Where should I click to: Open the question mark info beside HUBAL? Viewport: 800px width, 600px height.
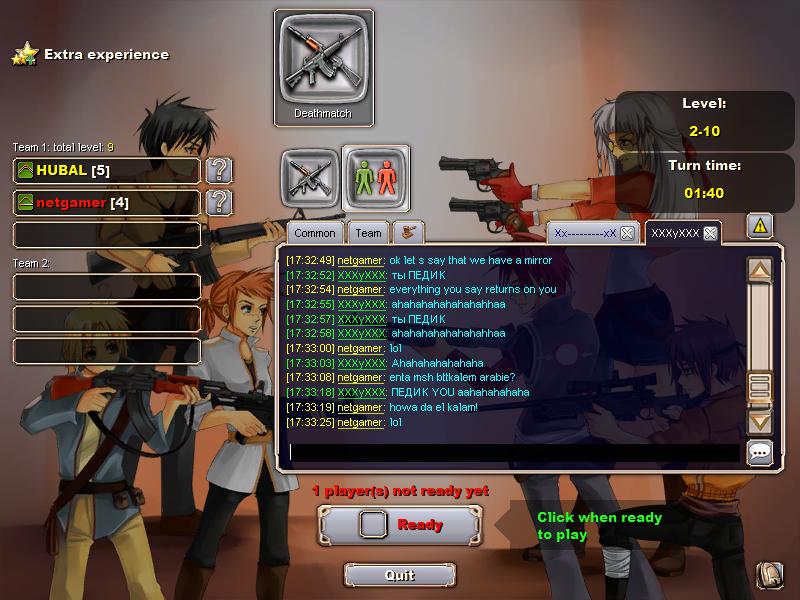click(x=219, y=170)
